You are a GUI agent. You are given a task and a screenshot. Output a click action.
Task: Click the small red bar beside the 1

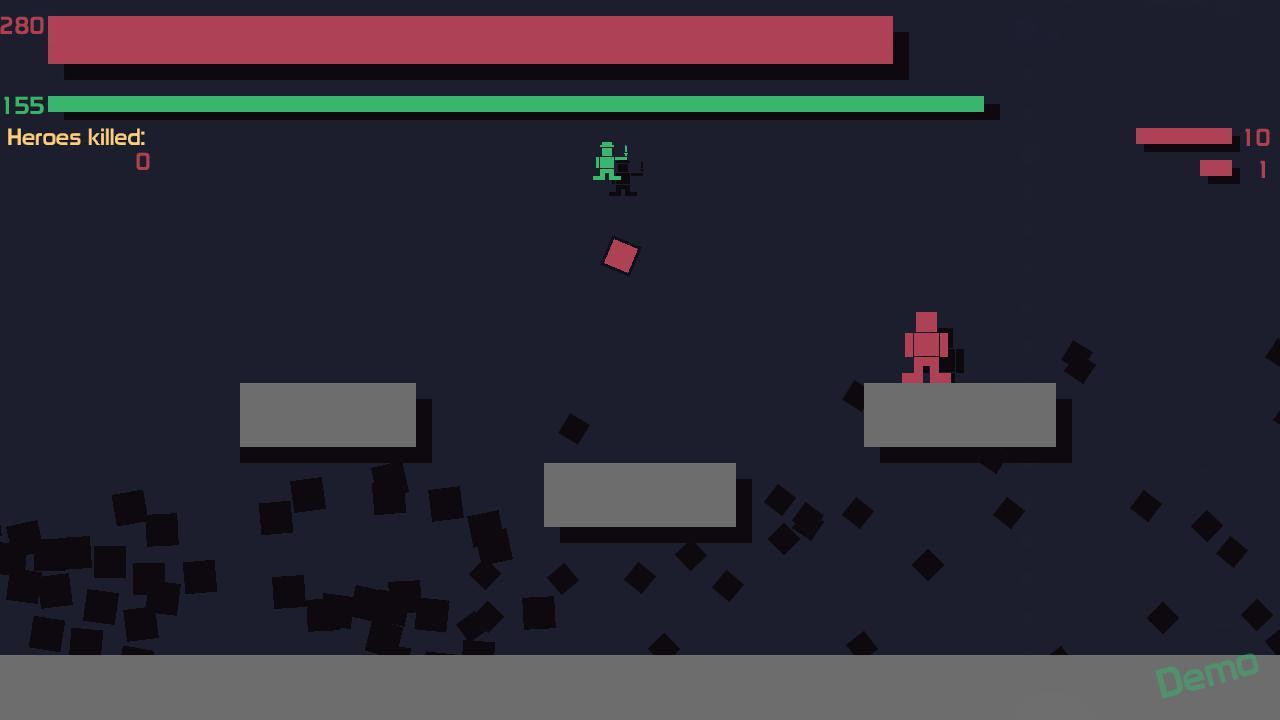(x=1215, y=167)
